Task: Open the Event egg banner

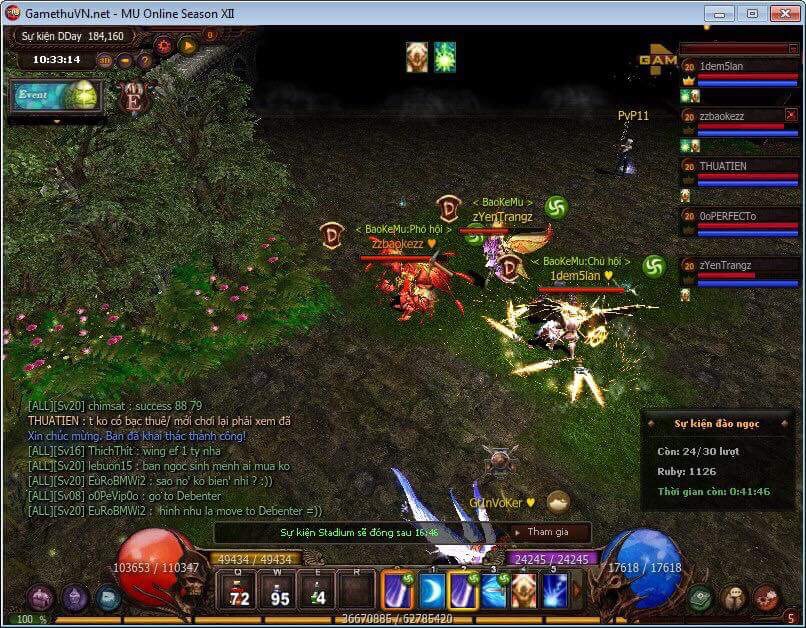Action: [x=58, y=96]
